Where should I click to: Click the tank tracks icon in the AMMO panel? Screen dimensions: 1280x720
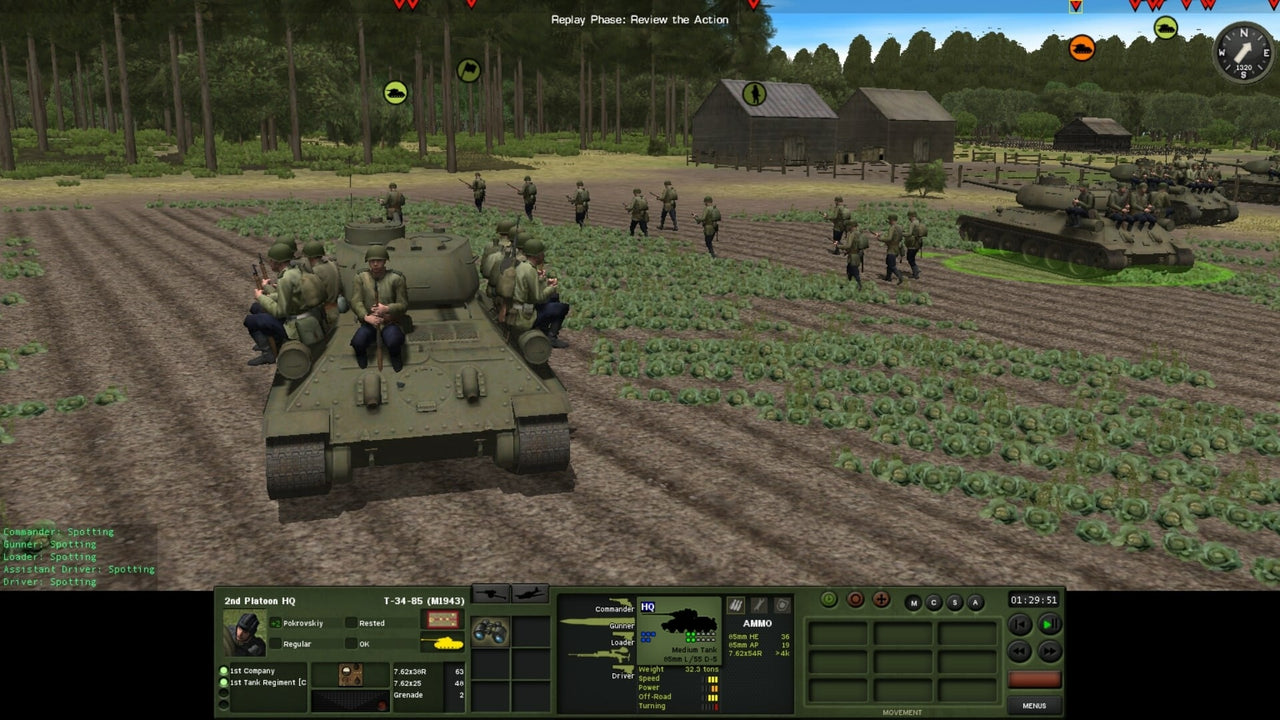(x=736, y=606)
